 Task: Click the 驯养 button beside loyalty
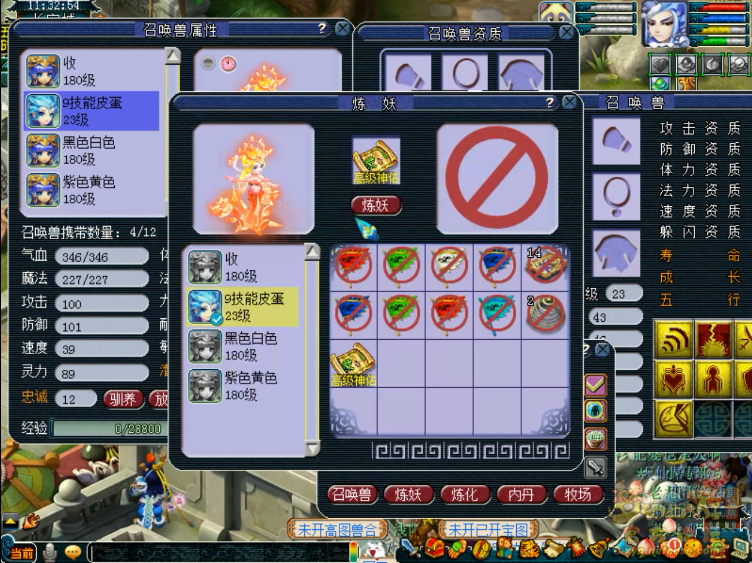click(x=123, y=398)
